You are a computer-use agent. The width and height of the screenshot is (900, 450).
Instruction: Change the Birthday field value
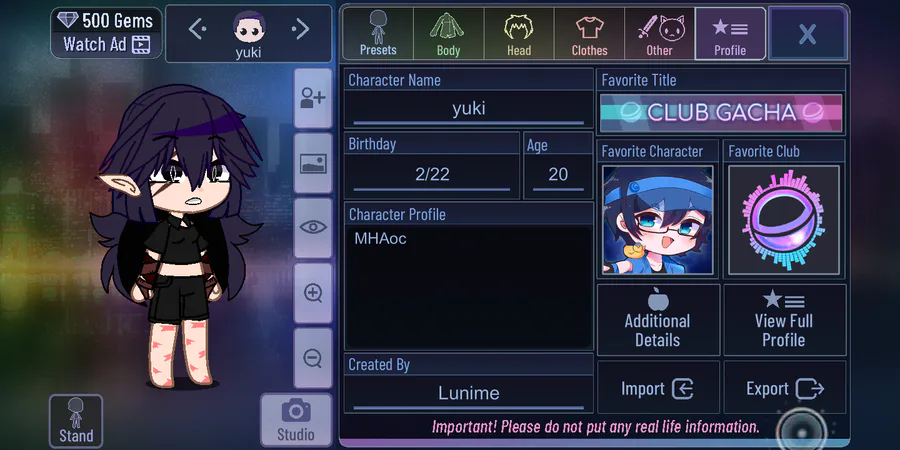pos(432,174)
